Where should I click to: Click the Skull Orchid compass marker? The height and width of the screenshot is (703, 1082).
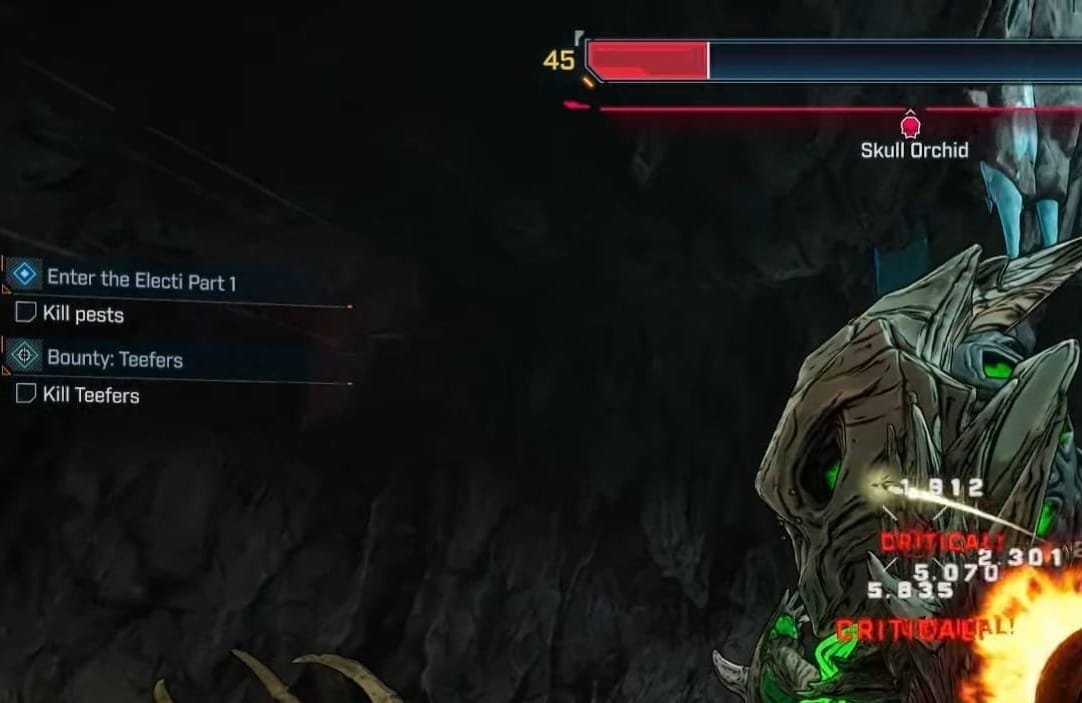(910, 126)
